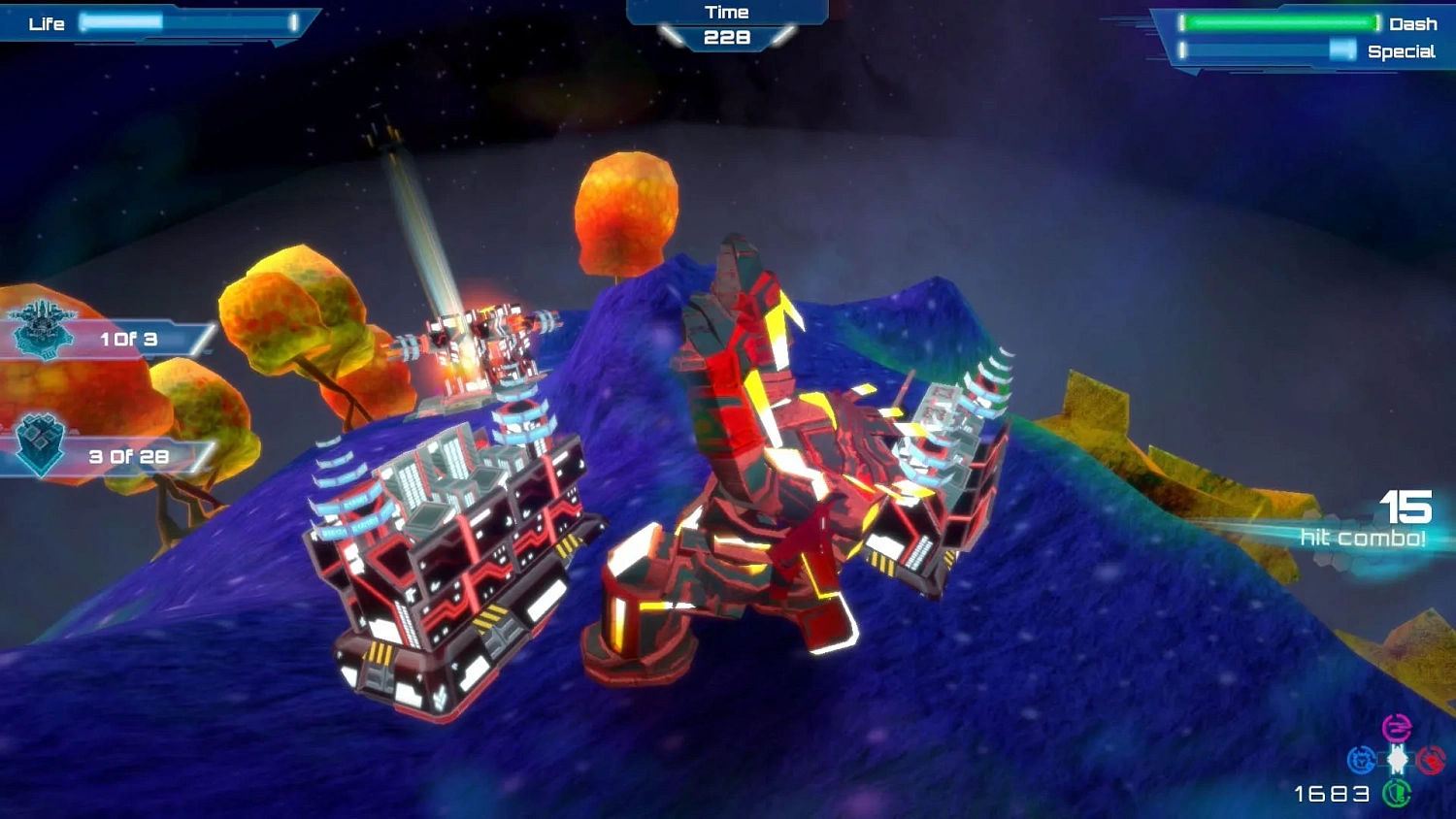Click the 1683 score display
Image resolution: width=1456 pixels, height=819 pixels.
(1330, 793)
